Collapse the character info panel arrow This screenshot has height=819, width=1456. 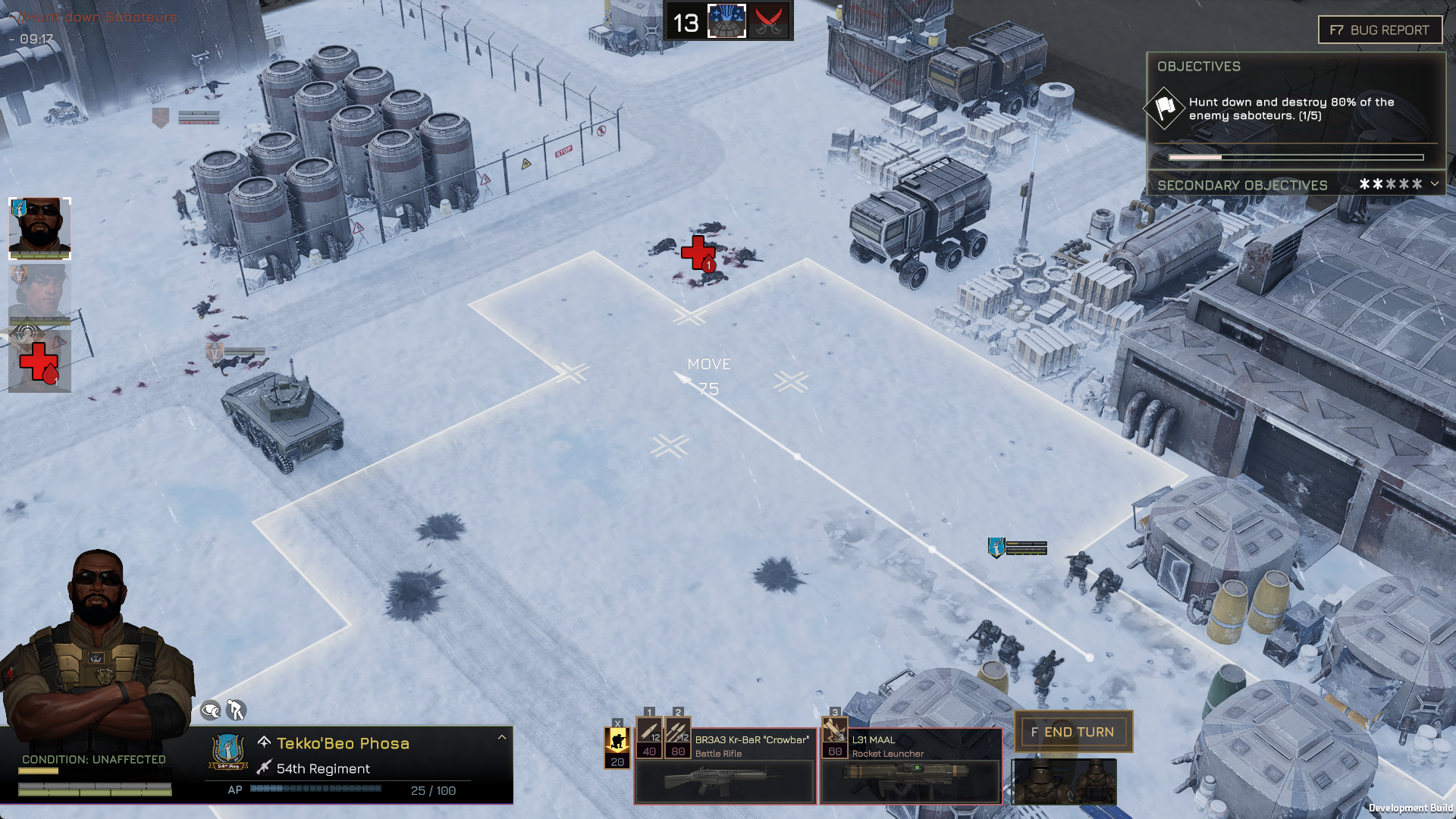[501, 737]
